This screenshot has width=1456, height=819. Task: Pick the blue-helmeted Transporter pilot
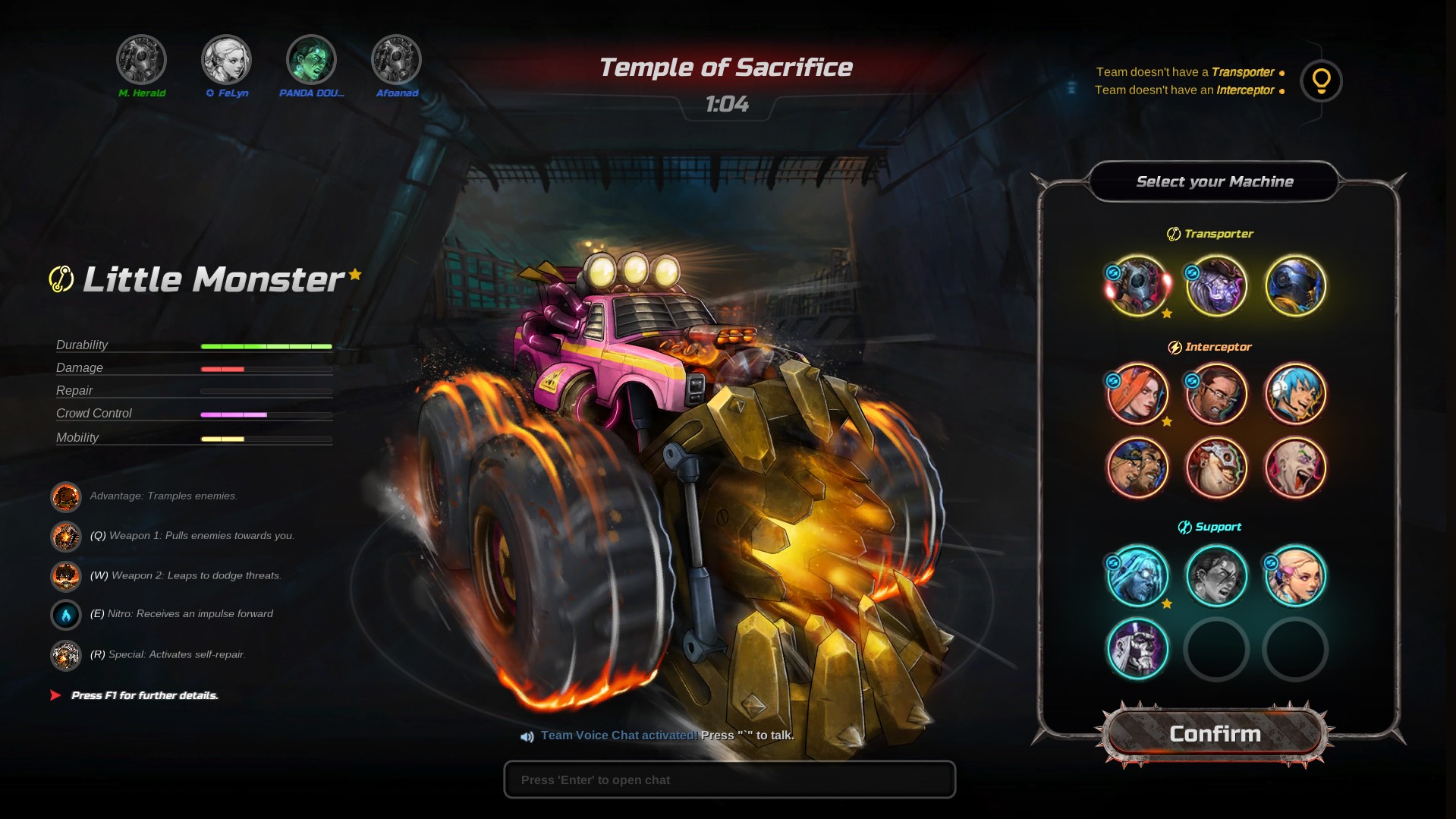[1295, 286]
